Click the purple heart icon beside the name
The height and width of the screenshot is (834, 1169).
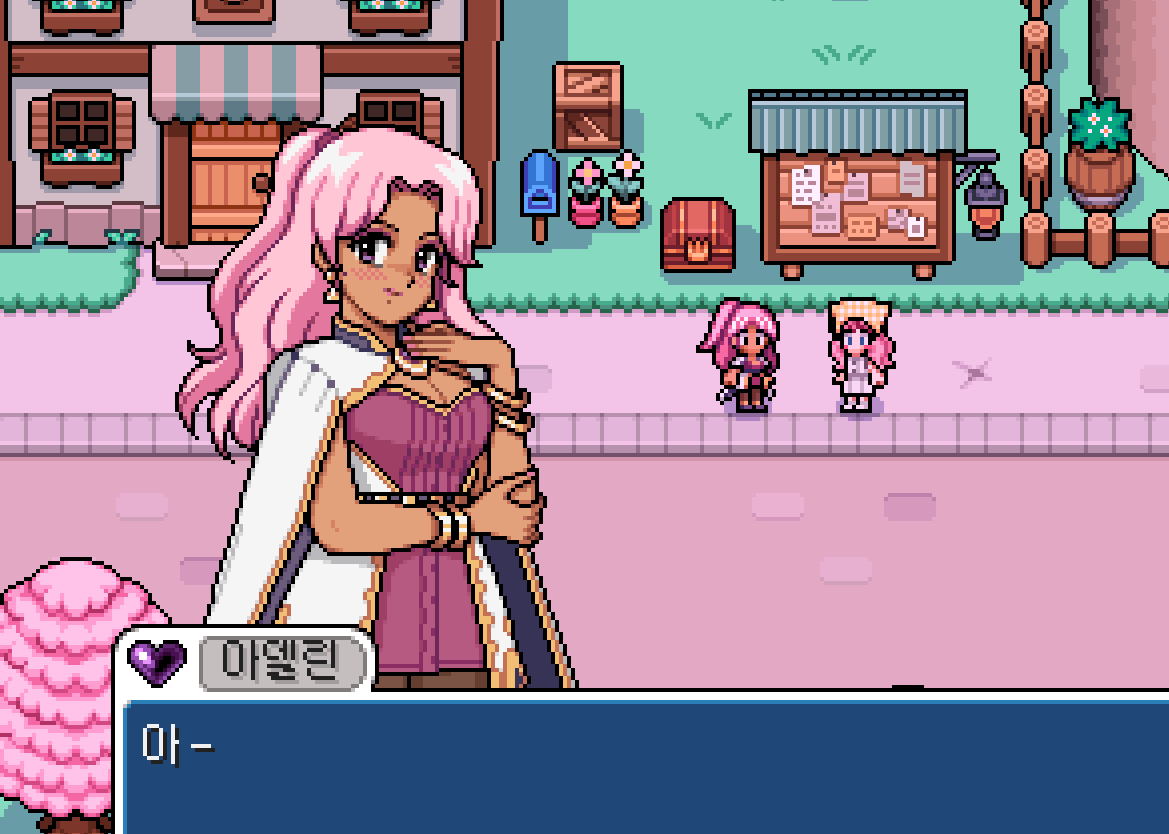click(158, 661)
